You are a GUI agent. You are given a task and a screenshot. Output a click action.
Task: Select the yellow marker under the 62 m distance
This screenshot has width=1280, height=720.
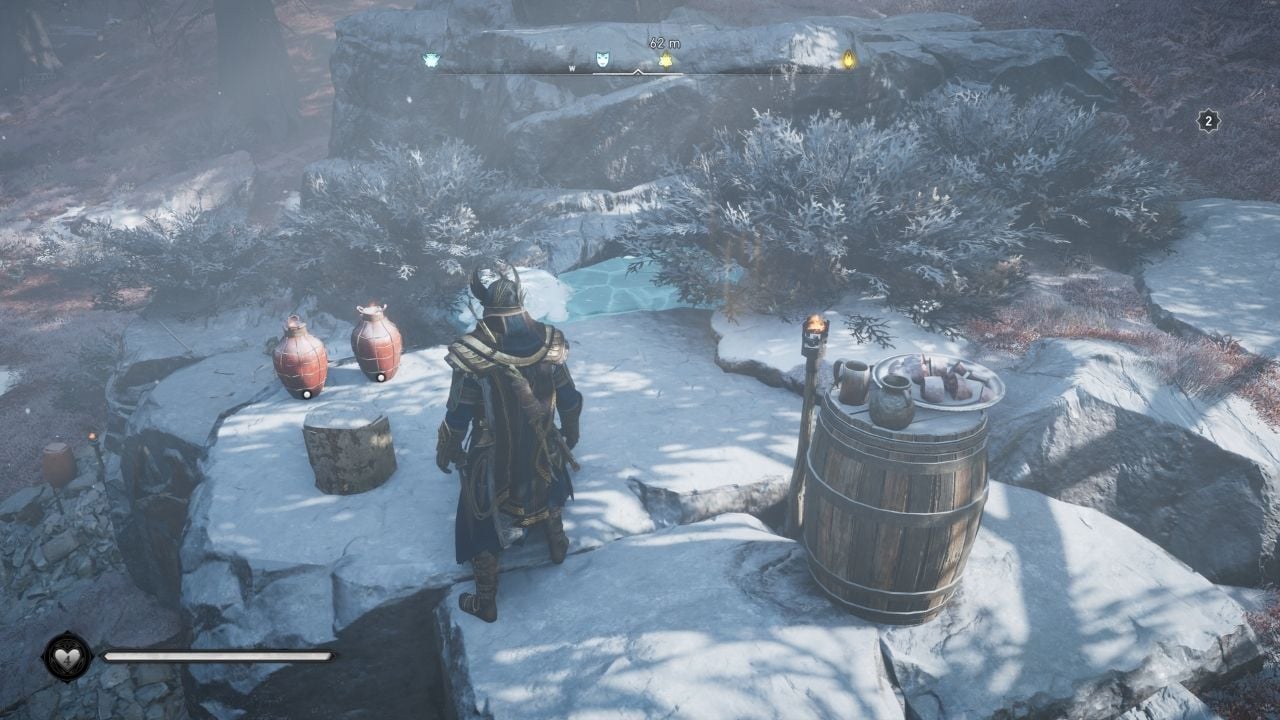pyautogui.click(x=665, y=61)
